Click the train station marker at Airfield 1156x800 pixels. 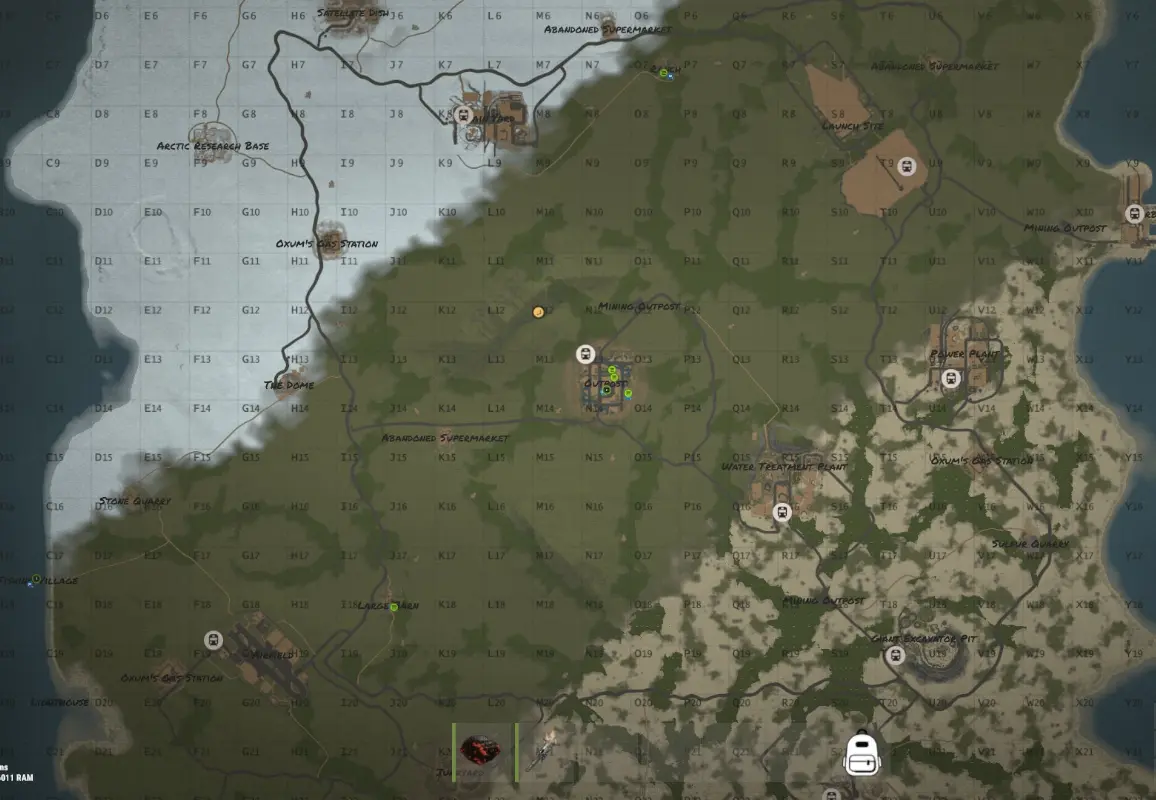pyautogui.click(x=213, y=640)
